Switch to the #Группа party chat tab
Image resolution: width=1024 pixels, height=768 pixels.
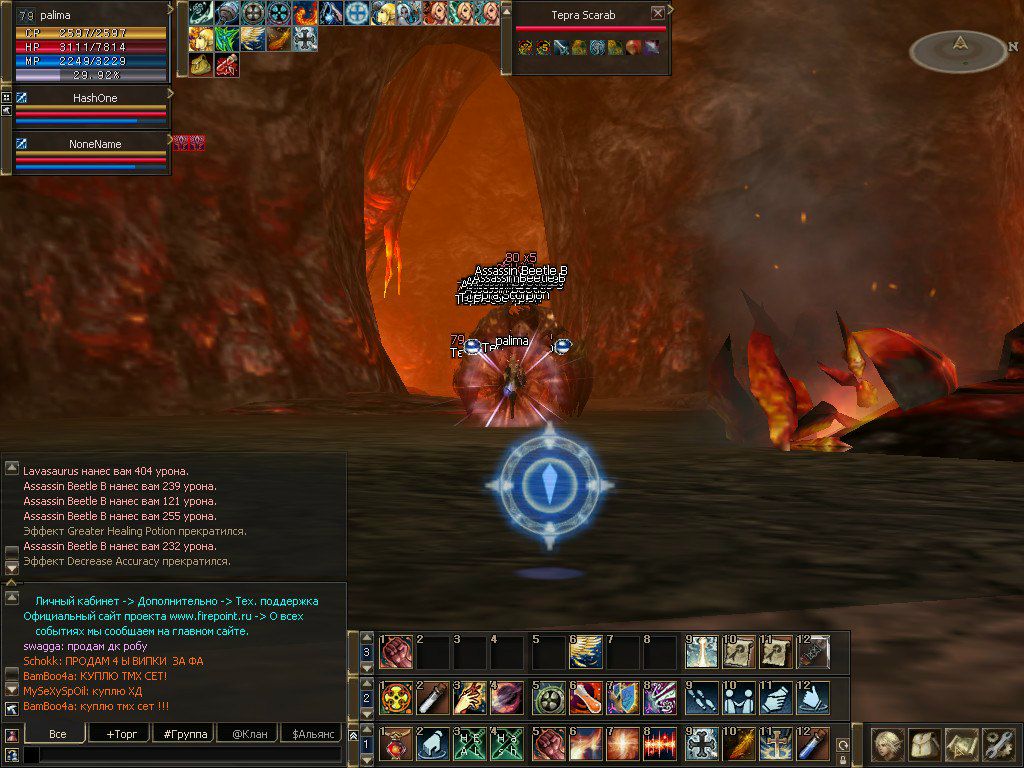(x=184, y=734)
